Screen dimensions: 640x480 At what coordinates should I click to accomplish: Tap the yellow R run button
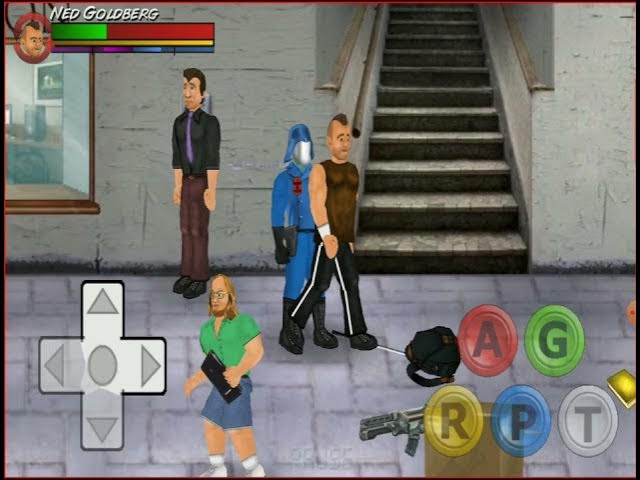coord(454,420)
